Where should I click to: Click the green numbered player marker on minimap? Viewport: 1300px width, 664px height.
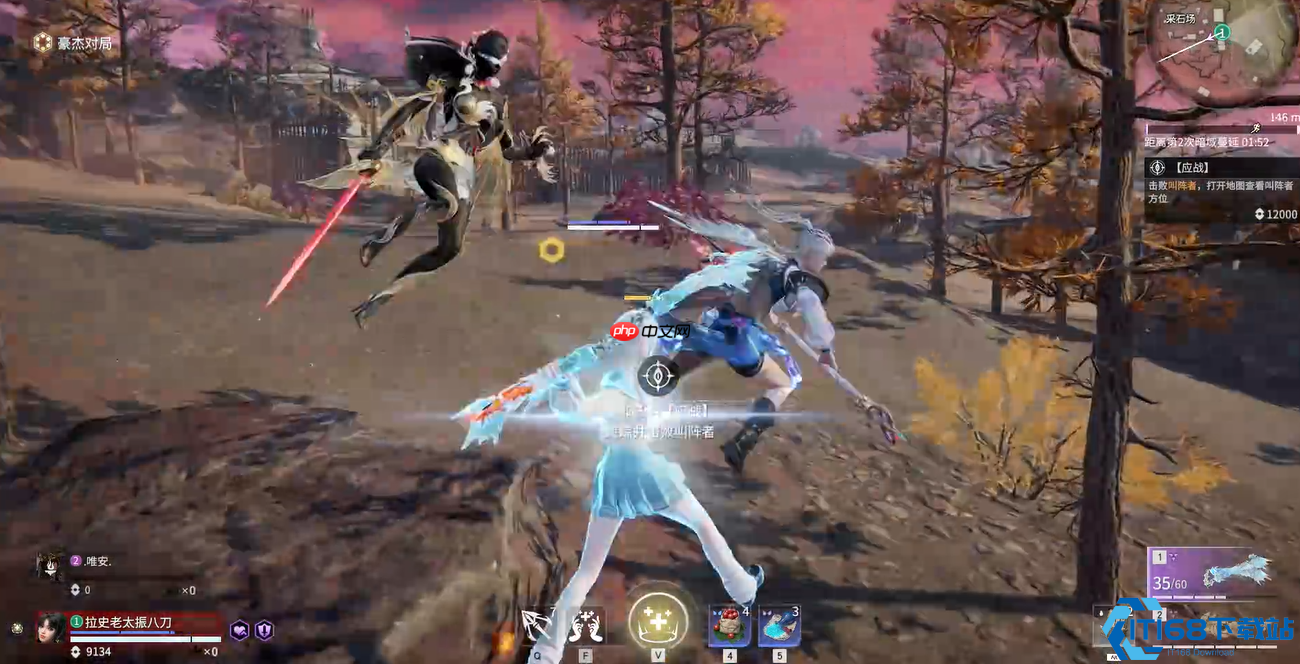1221,34
